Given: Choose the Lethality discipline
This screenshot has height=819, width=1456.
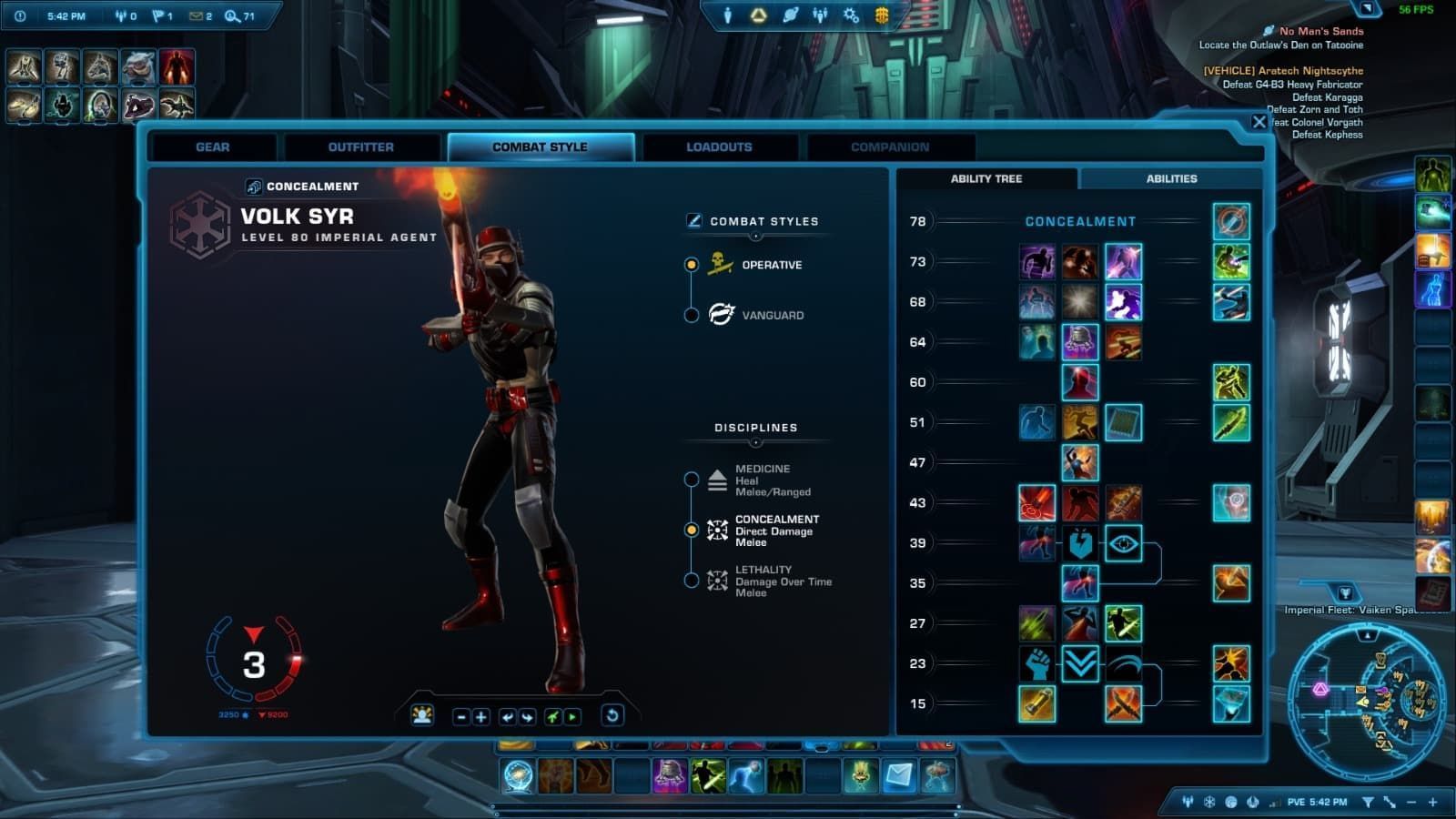Looking at the screenshot, I should click(x=692, y=581).
